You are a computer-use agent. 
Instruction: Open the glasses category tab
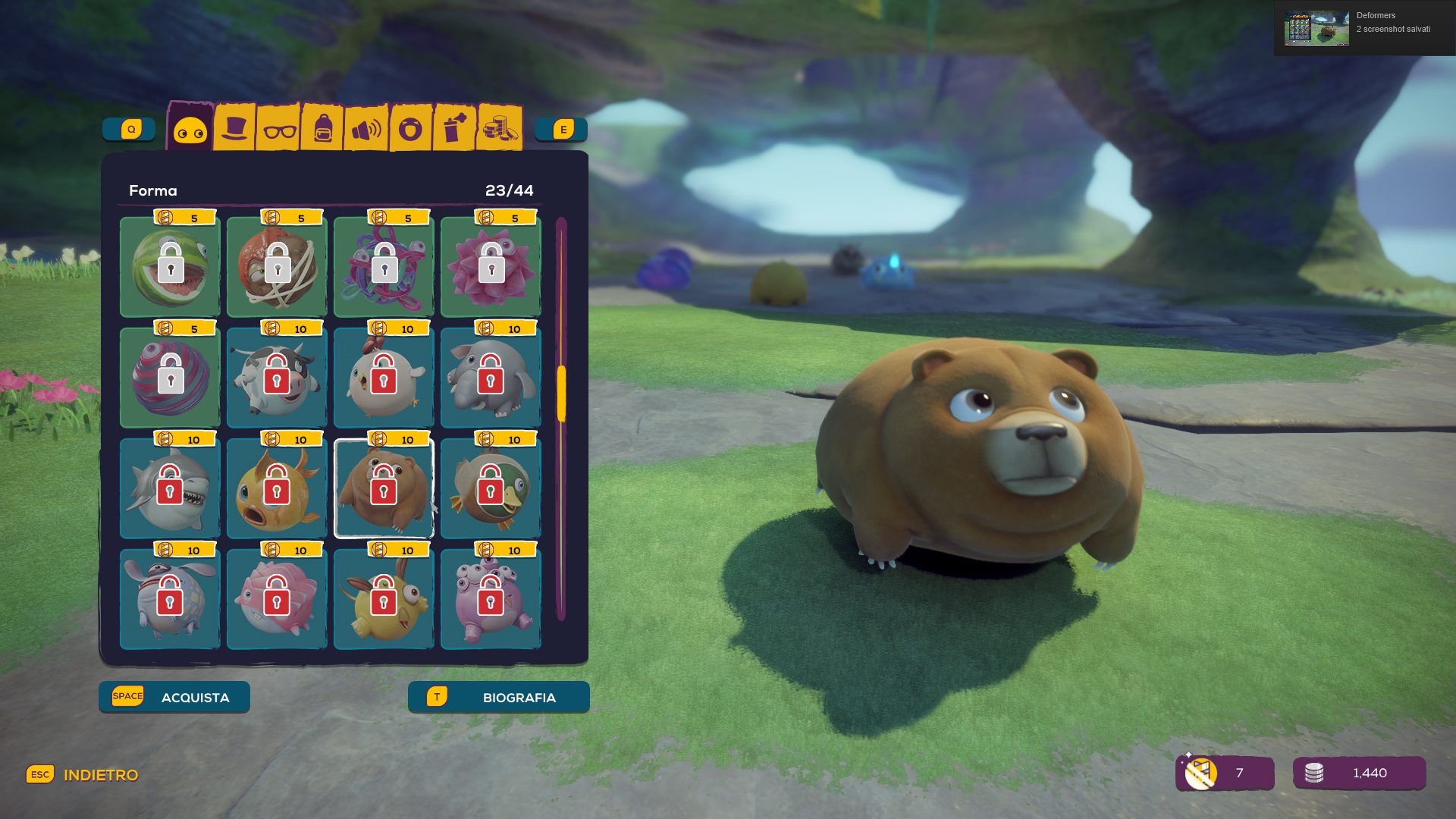pyautogui.click(x=279, y=129)
